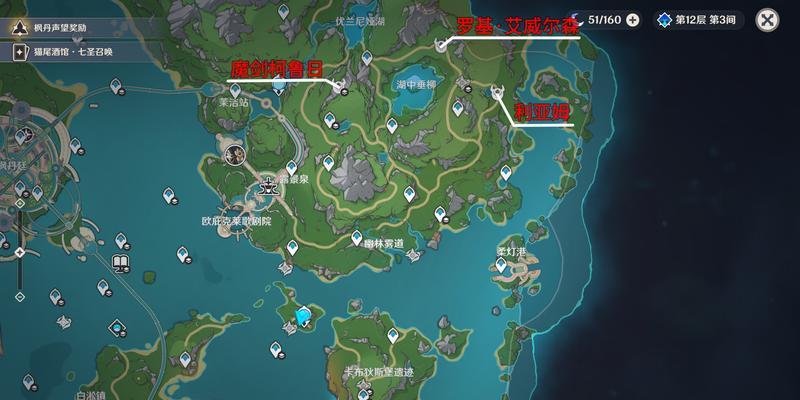The width and height of the screenshot is (800, 400).
Task: Close the map with the X button
Action: pos(767,19)
